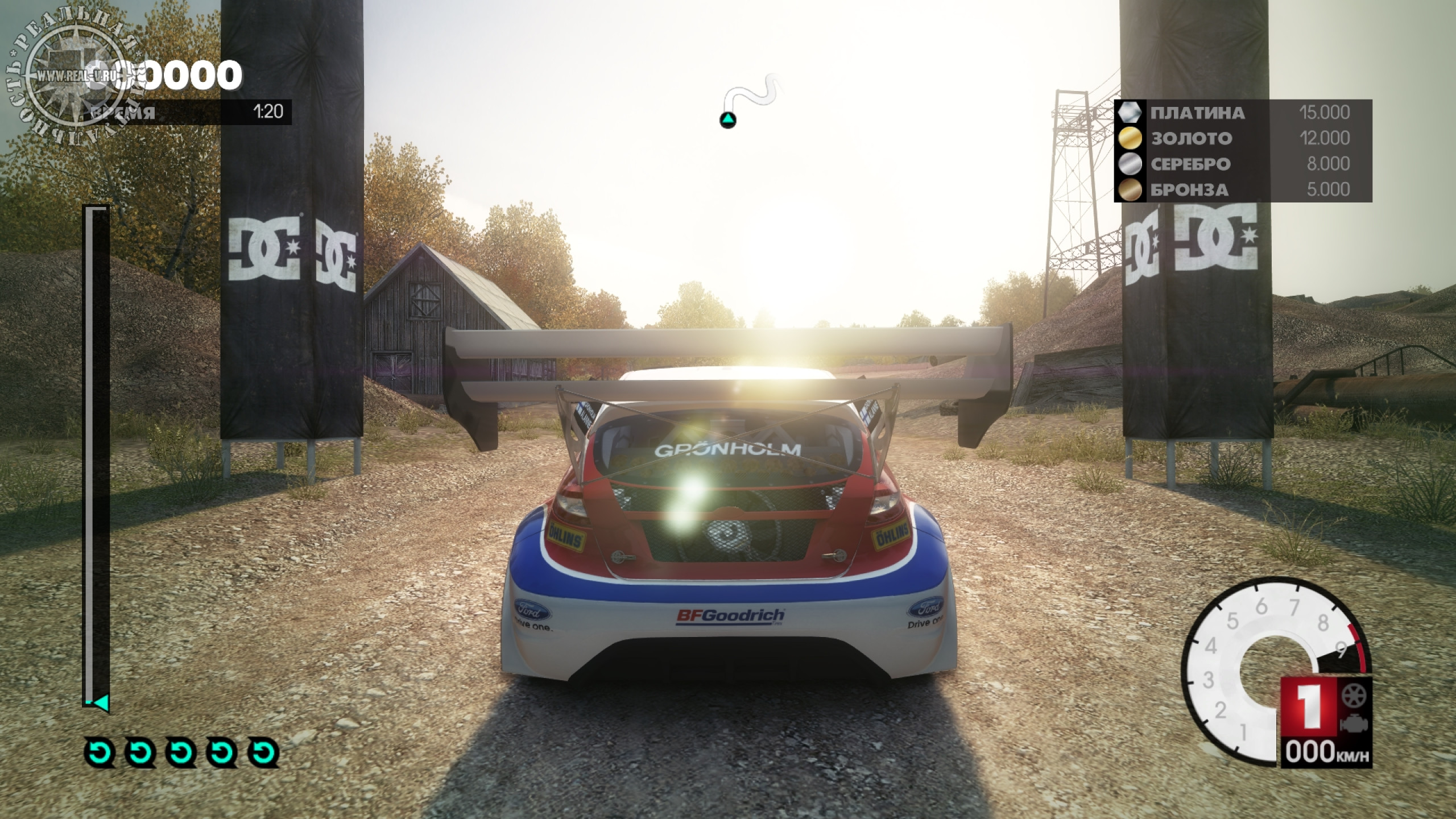Image resolution: width=1456 pixels, height=819 pixels.
Task: Select the Серебро medal target row
Action: pos(1243,164)
